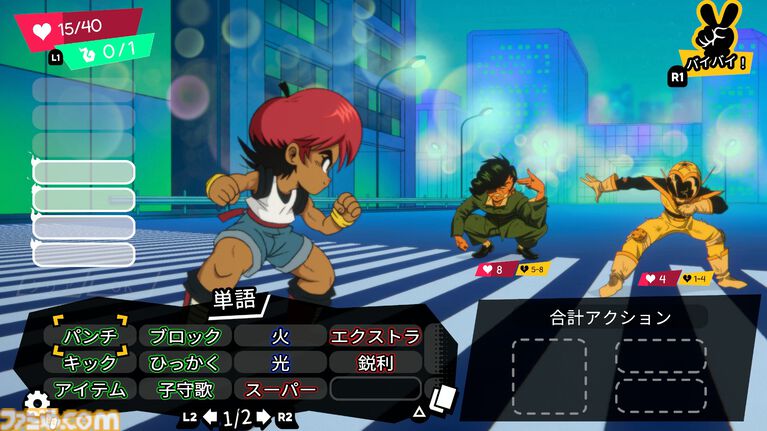Pick the 火 word

[x=281, y=336]
